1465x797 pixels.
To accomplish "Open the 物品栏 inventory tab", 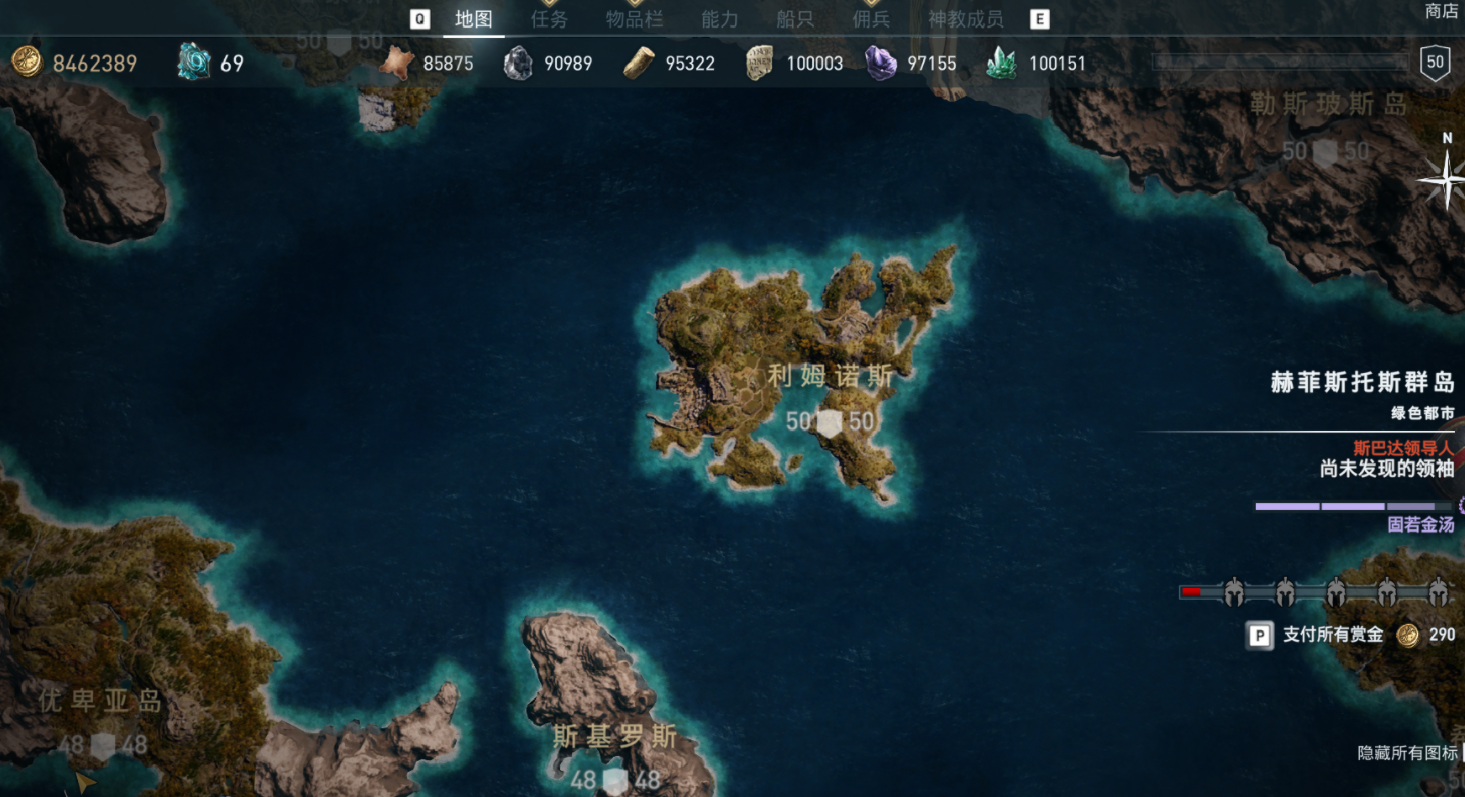I will point(634,19).
